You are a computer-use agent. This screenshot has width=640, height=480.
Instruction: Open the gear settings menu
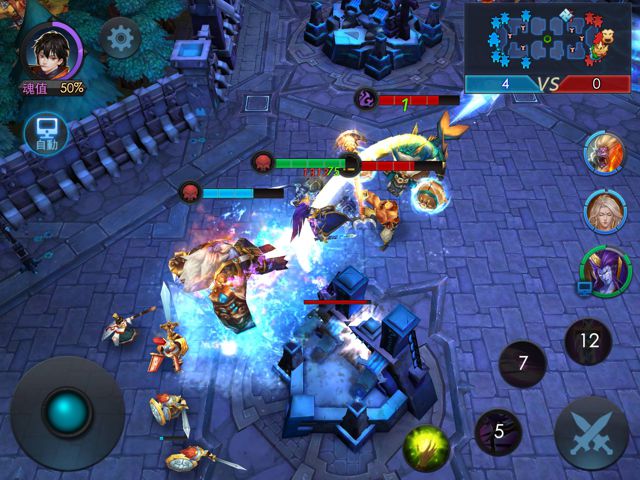121,40
